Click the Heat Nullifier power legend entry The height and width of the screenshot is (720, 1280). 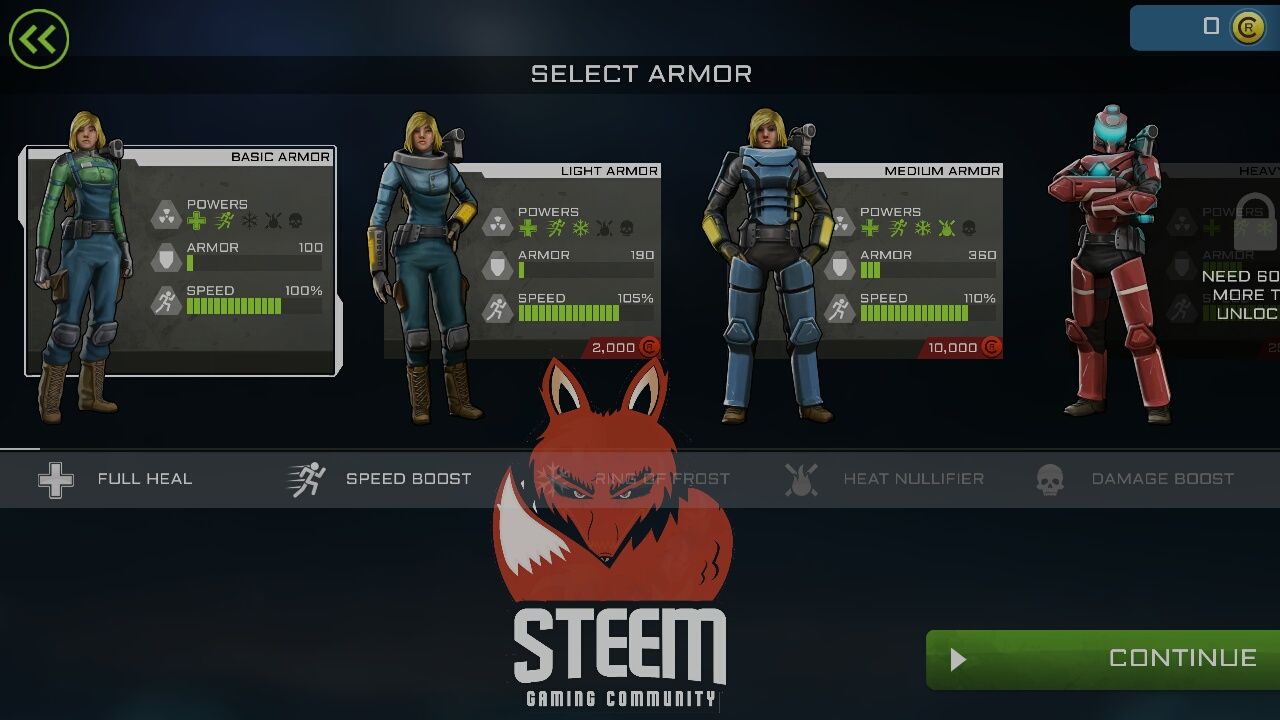pyautogui.click(x=885, y=479)
